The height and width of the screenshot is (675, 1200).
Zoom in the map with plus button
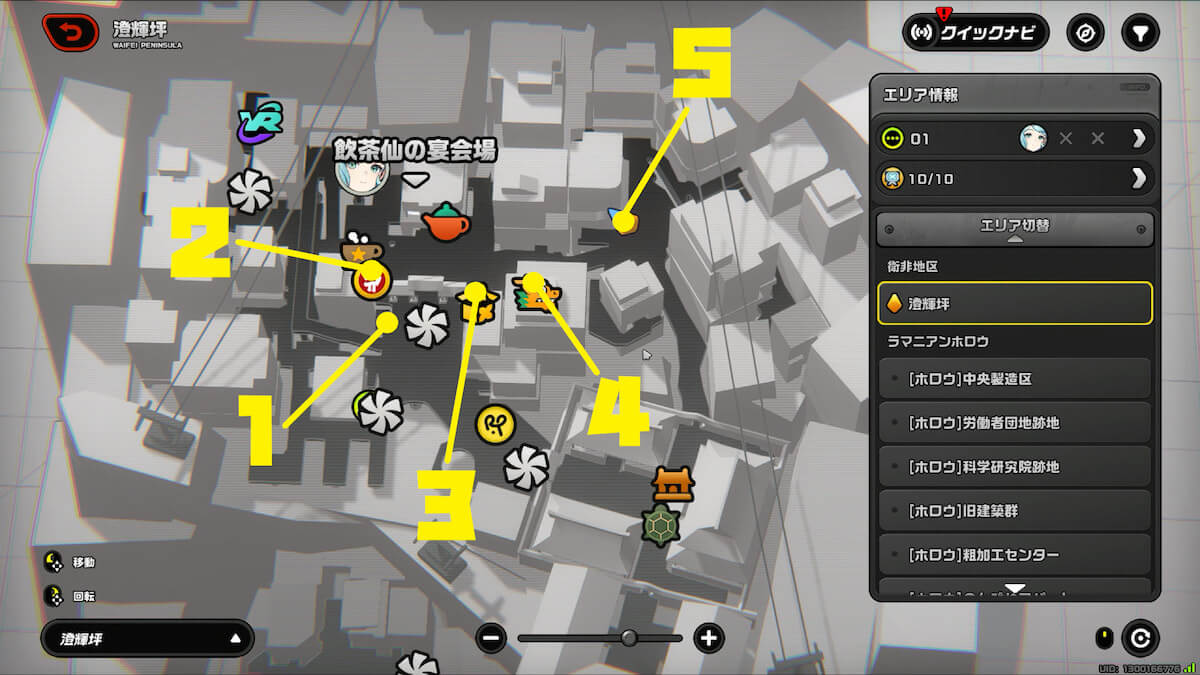click(x=709, y=638)
